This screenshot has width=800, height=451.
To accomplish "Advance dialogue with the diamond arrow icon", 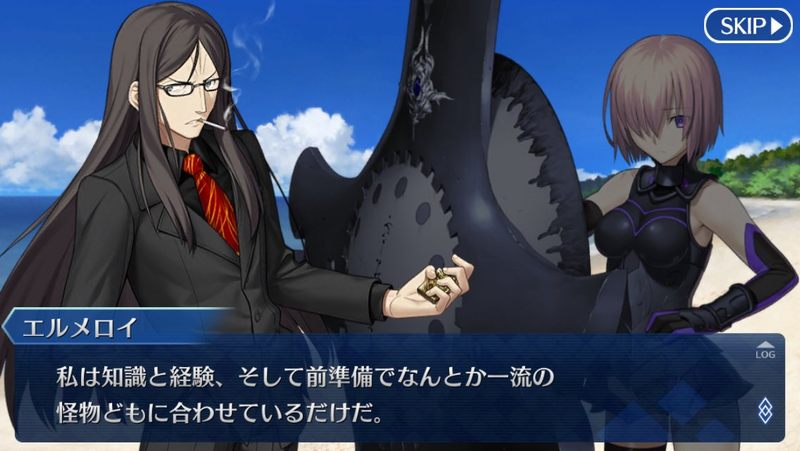I will coord(765,409).
